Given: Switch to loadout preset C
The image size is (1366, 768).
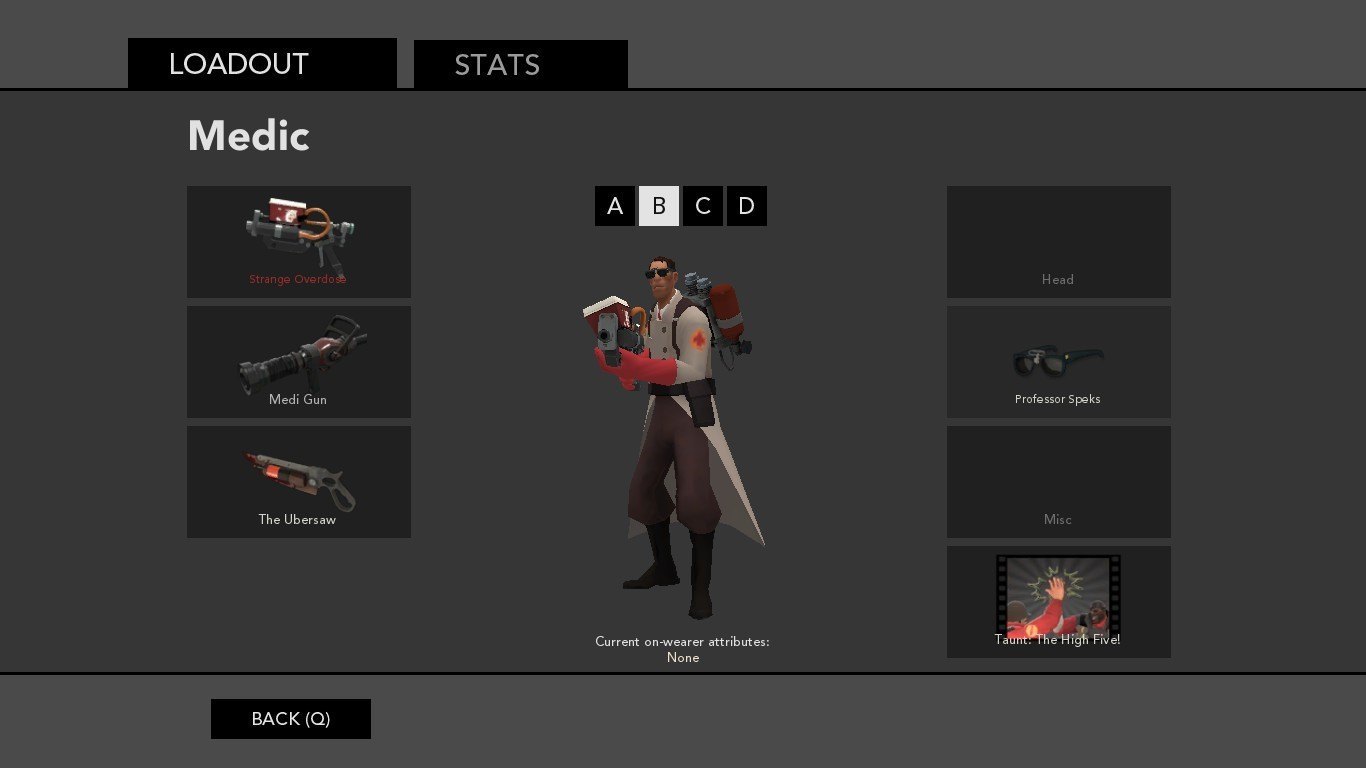Looking at the screenshot, I should (703, 206).
